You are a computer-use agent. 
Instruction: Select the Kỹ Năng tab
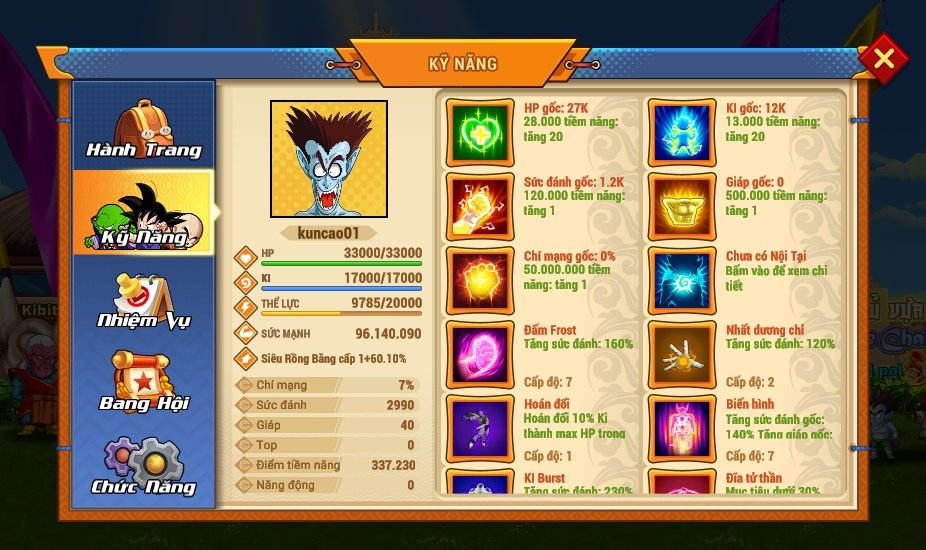point(143,213)
